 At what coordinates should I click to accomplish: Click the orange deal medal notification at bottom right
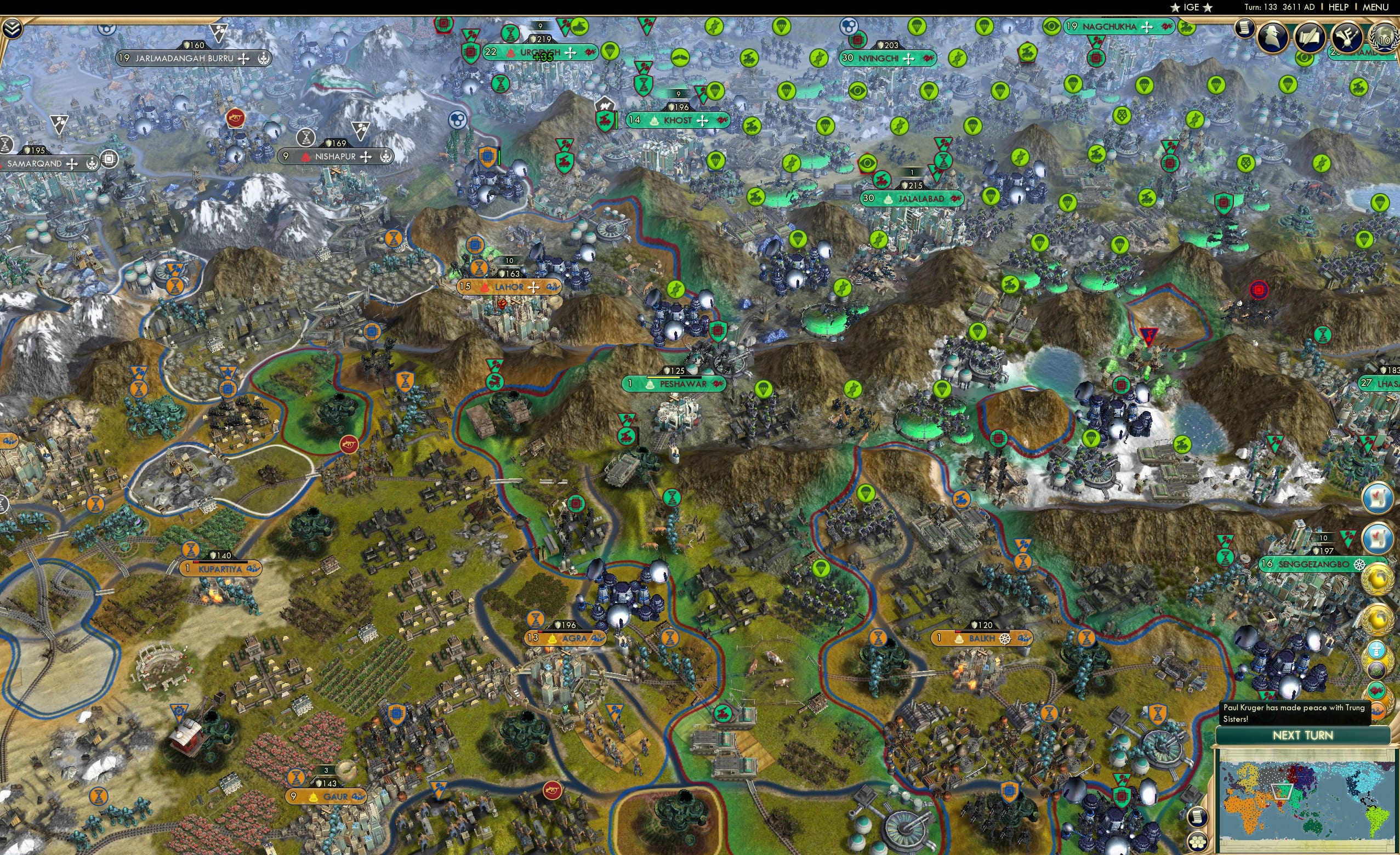coord(1378,709)
